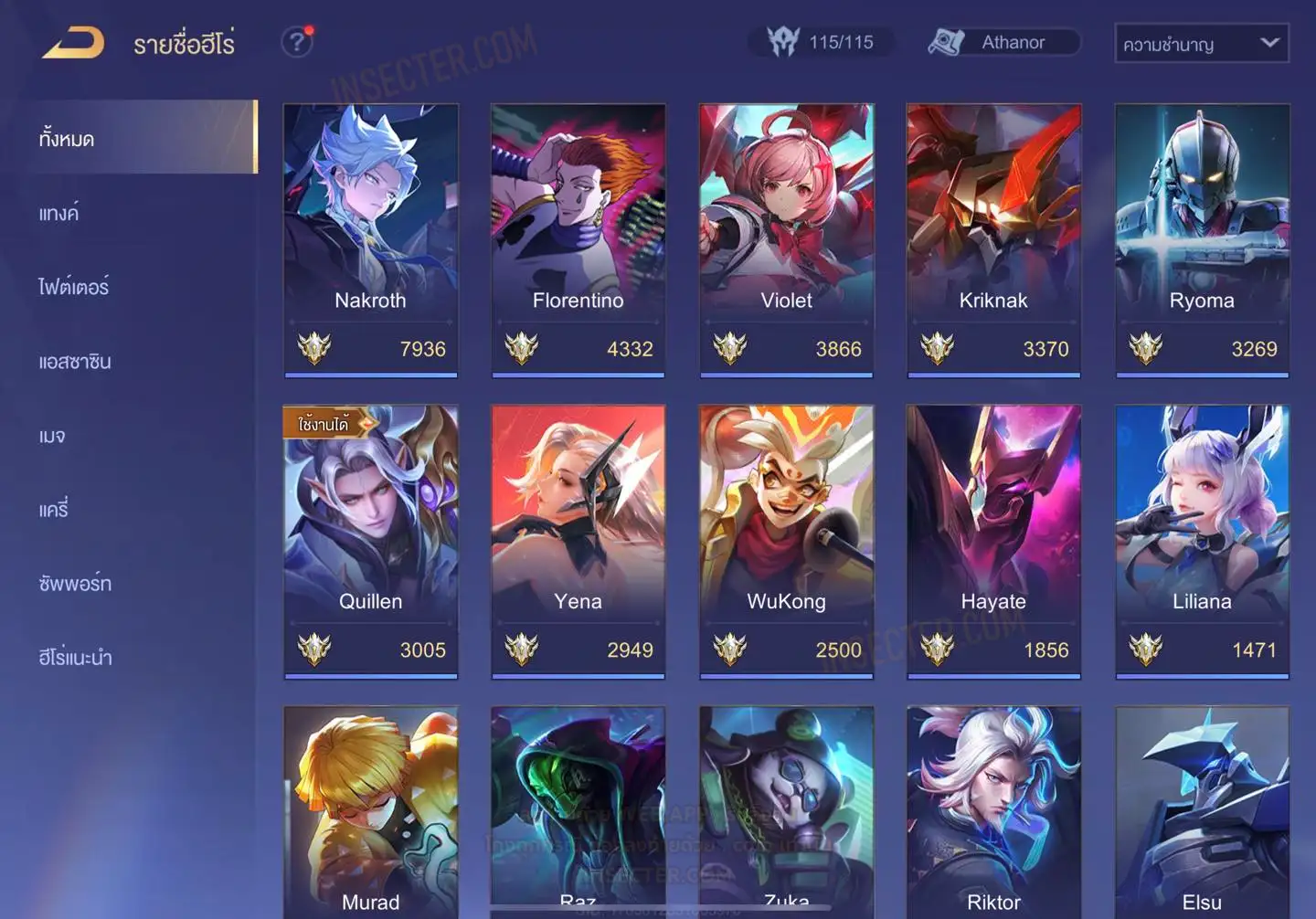1316x919 pixels.
Task: Go back using the return arrow
Action: (x=73, y=43)
